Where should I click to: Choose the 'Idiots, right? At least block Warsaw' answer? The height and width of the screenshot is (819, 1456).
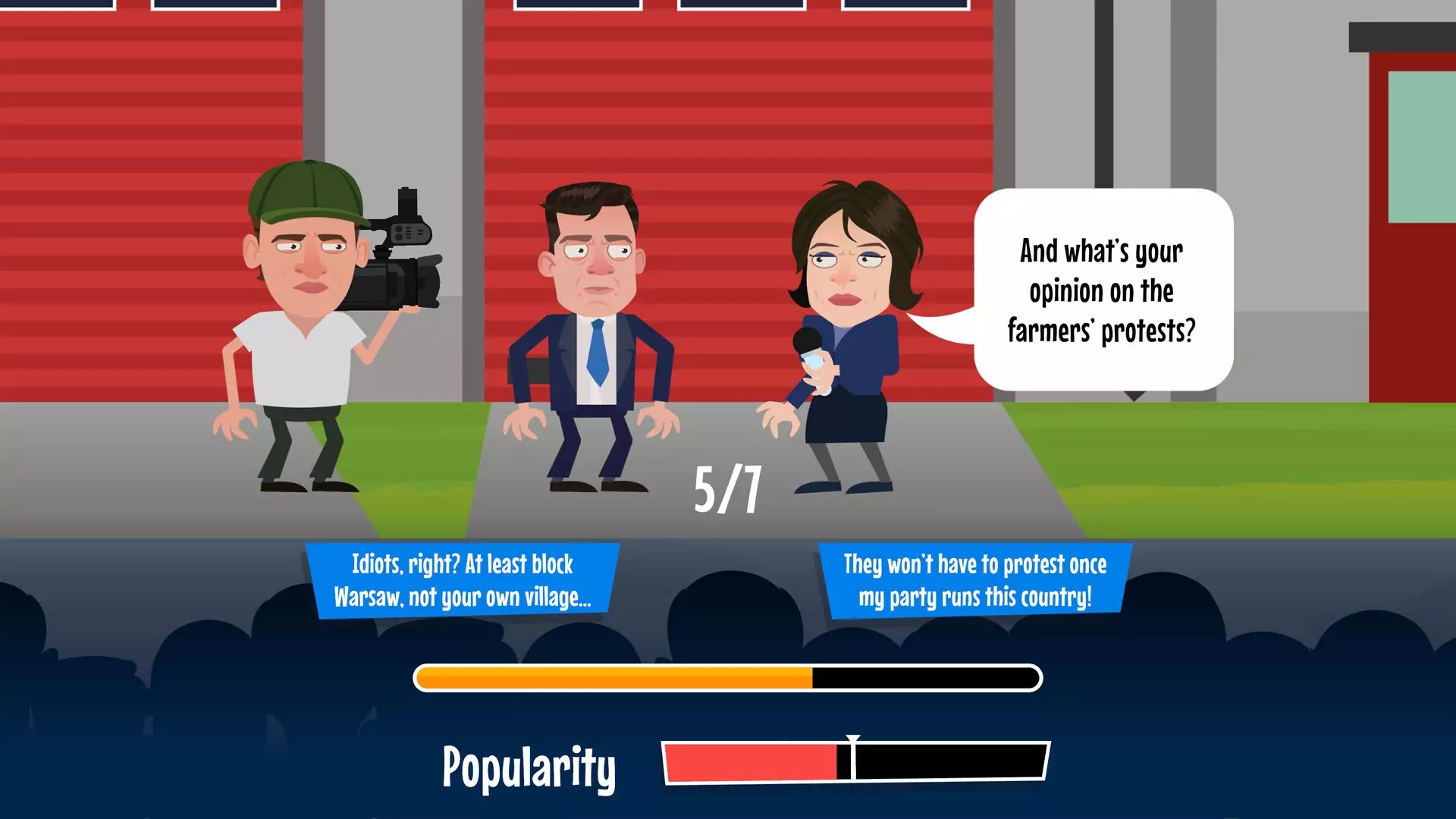tap(463, 580)
